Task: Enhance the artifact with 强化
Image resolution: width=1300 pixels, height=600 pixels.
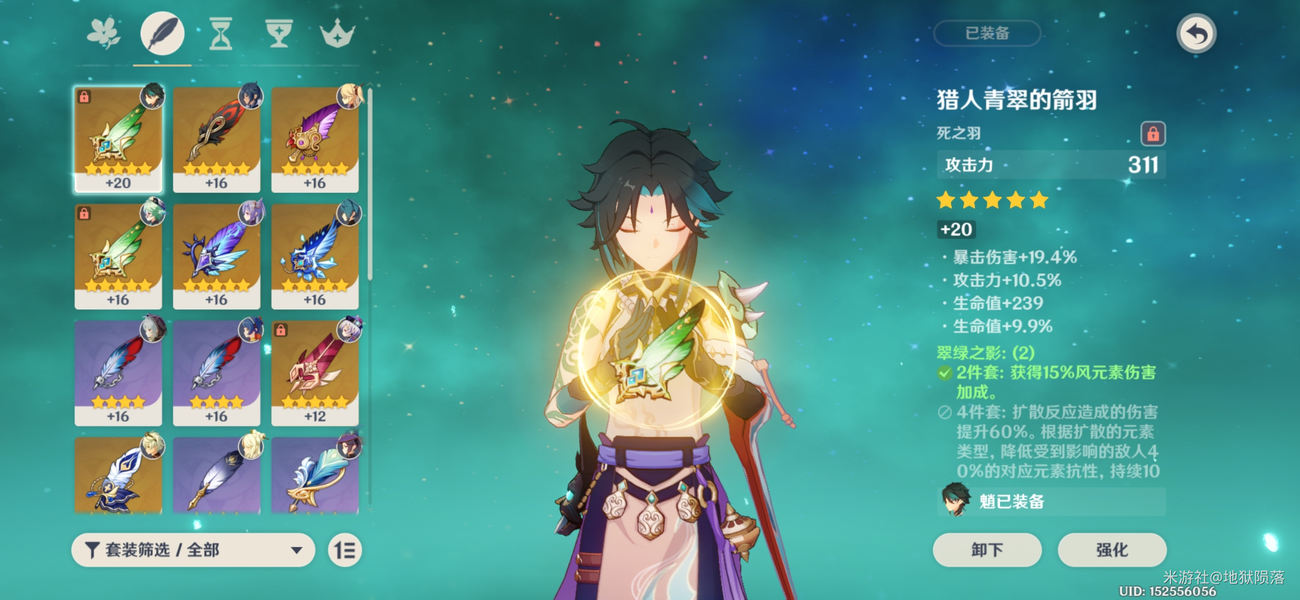Action: coord(1112,550)
